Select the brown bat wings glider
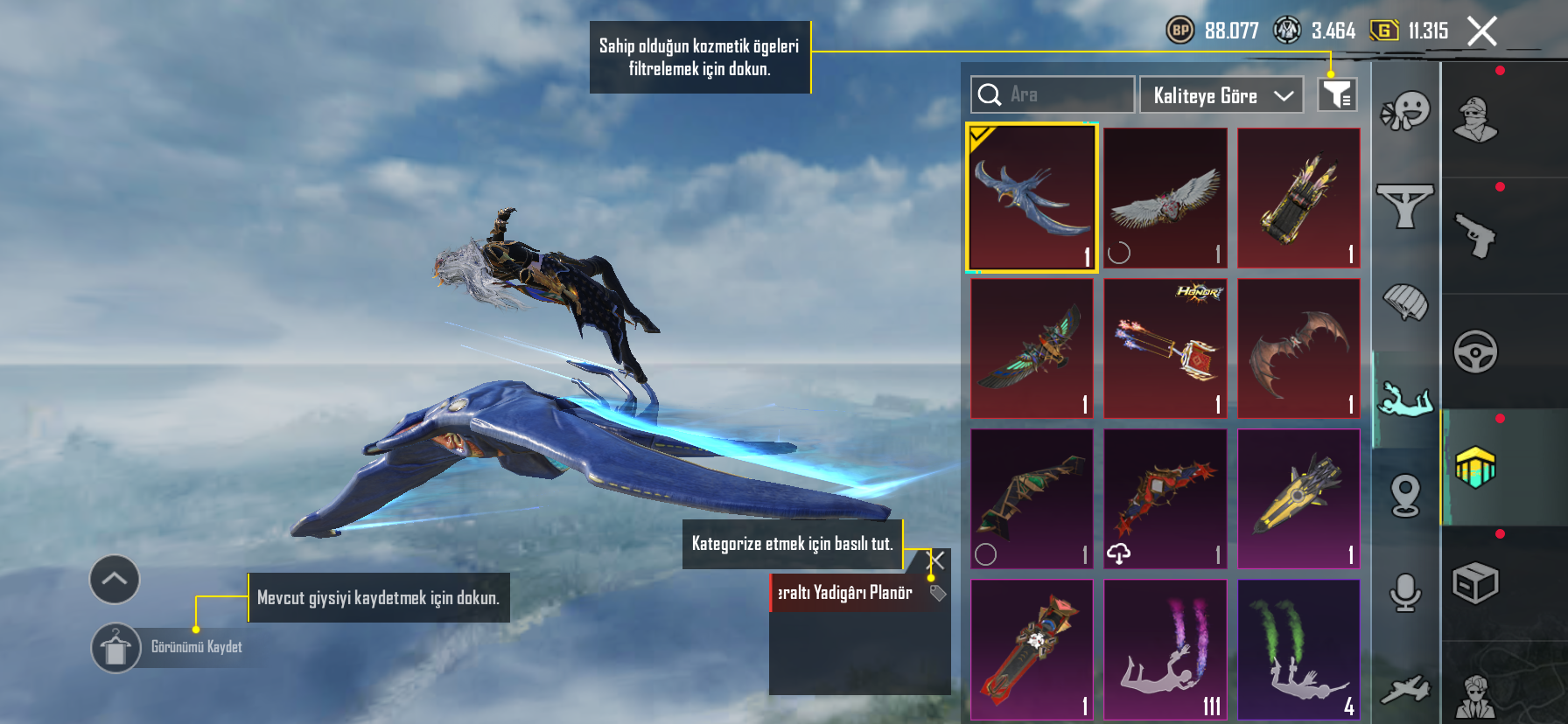The image size is (1568, 724). coord(1298,348)
